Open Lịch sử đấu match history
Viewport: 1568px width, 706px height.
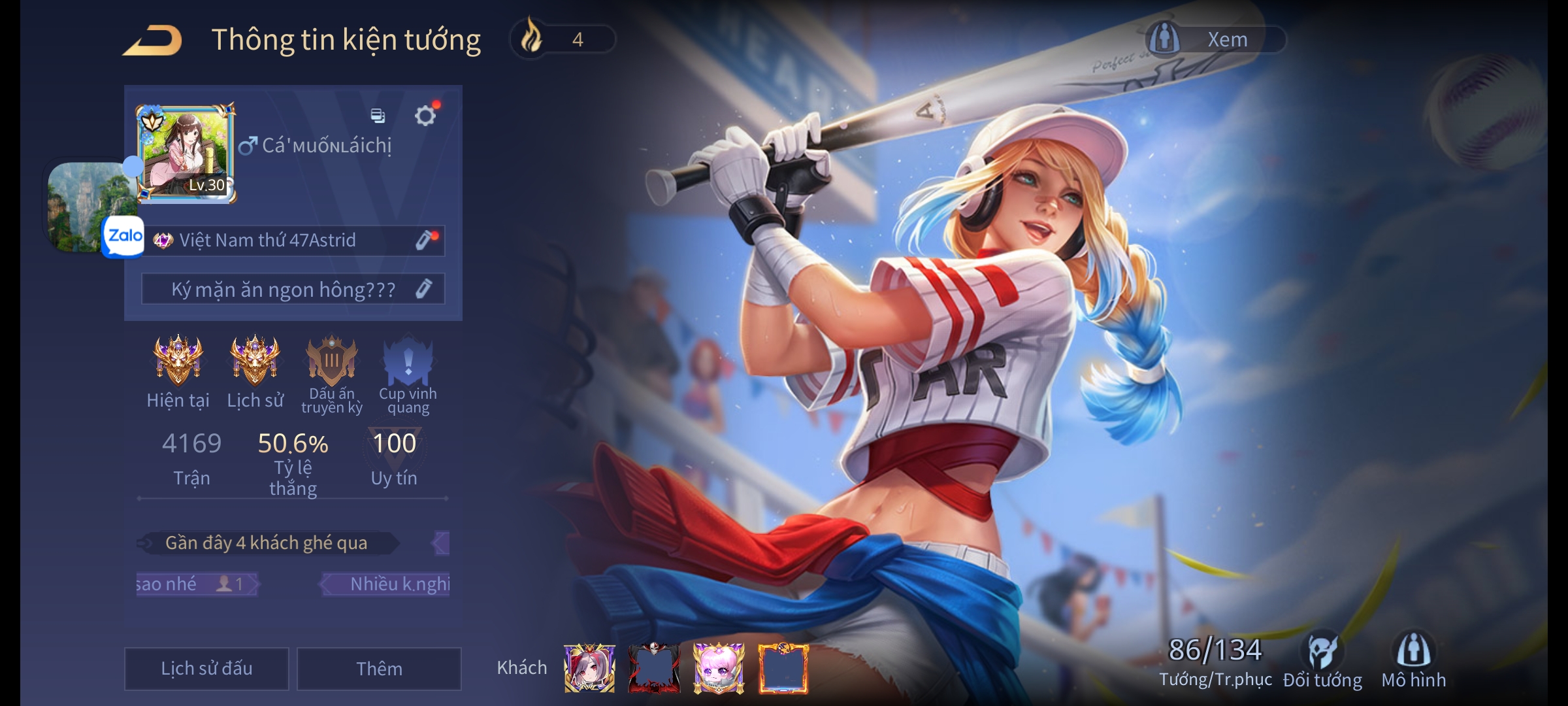[206, 668]
